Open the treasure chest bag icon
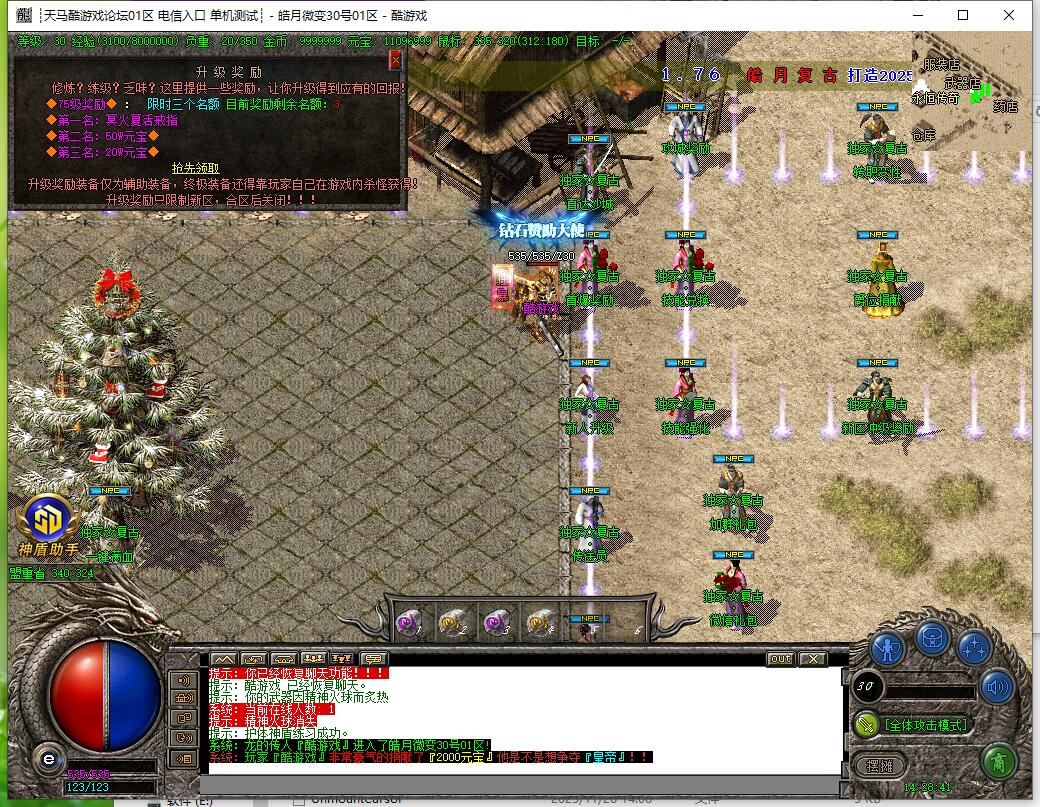 coord(932,637)
